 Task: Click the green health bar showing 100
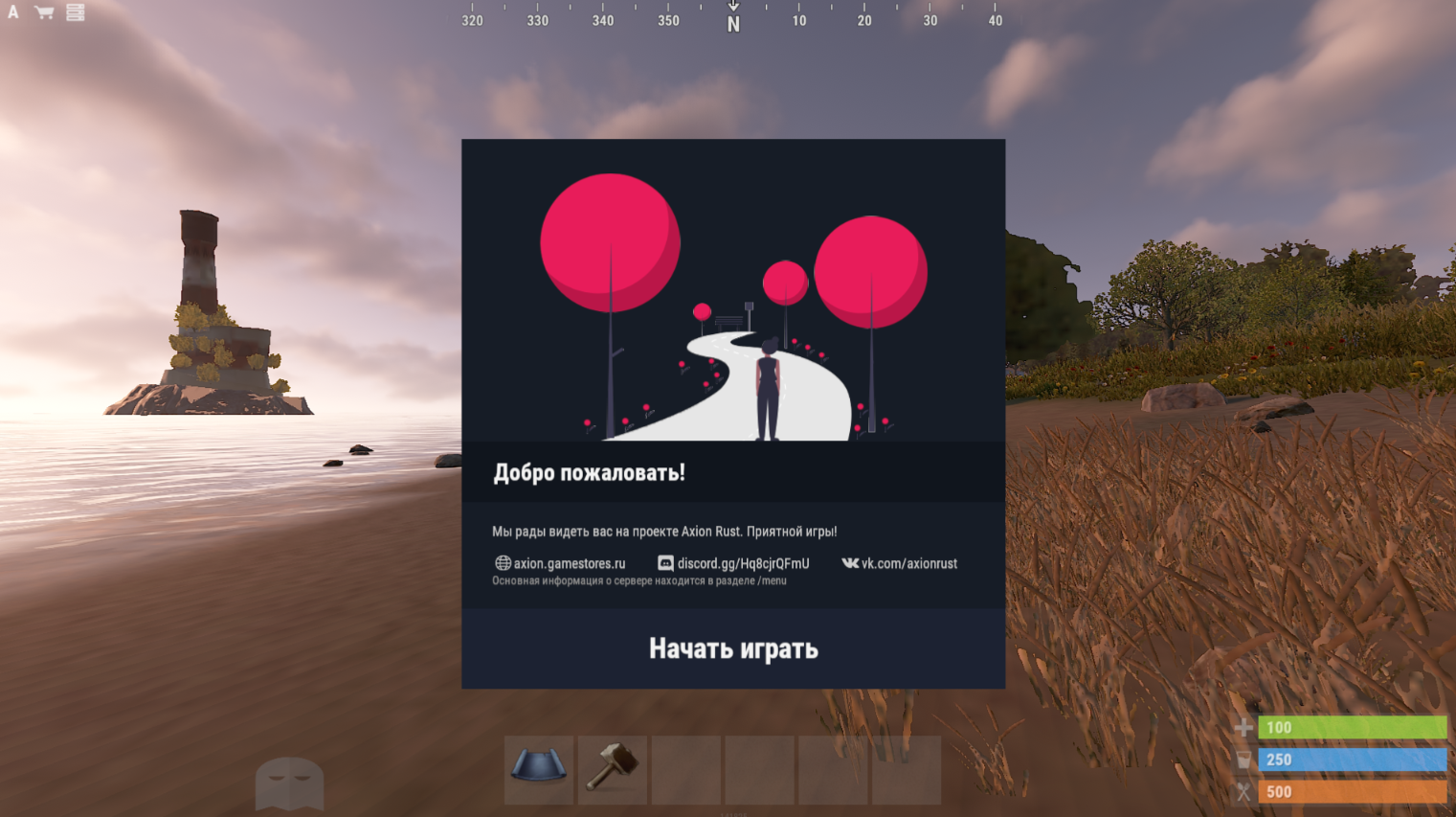1353,728
